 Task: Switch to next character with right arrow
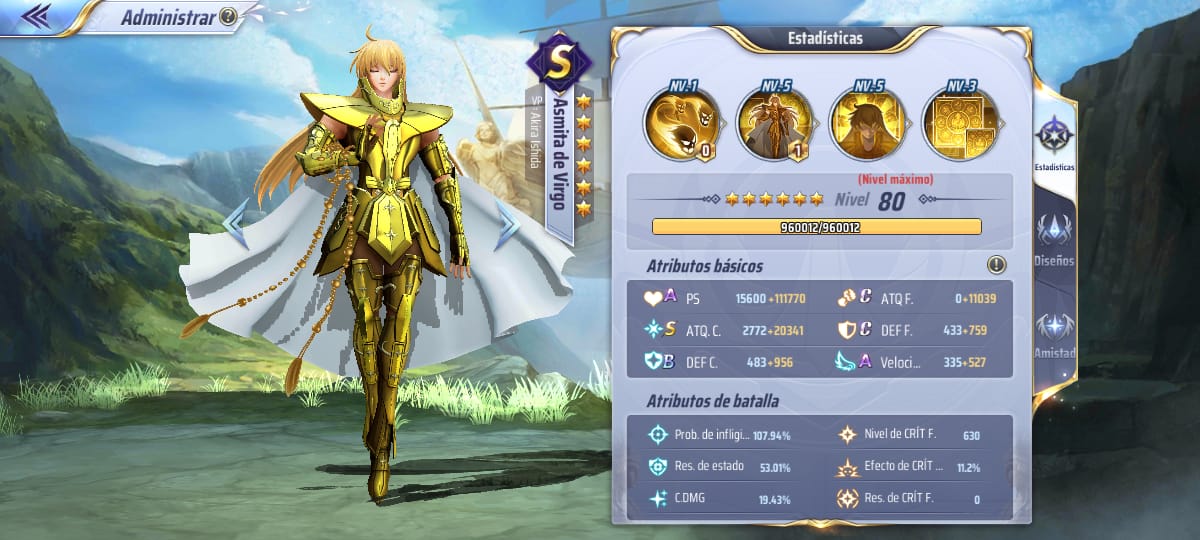click(508, 226)
